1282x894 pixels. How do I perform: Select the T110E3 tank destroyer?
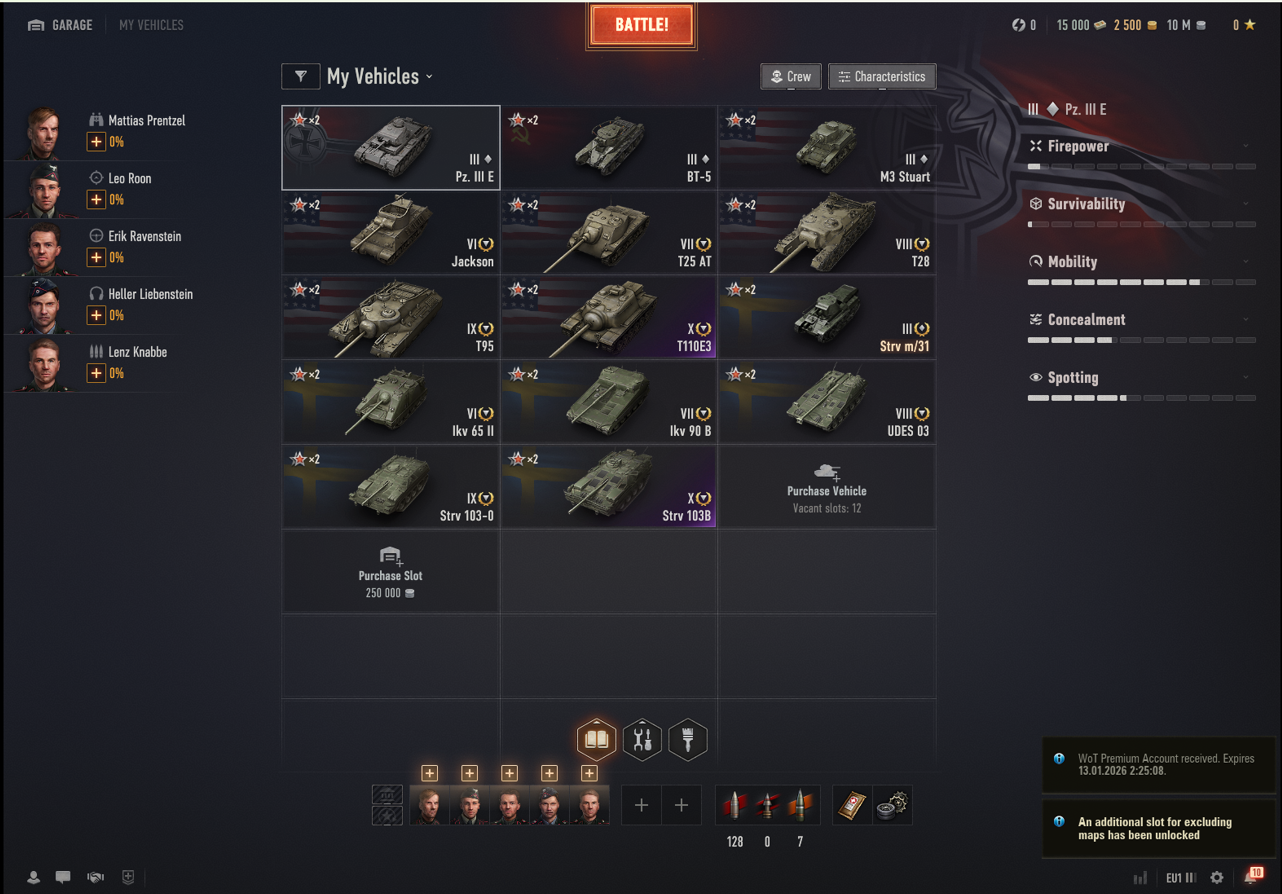pyautogui.click(x=609, y=318)
